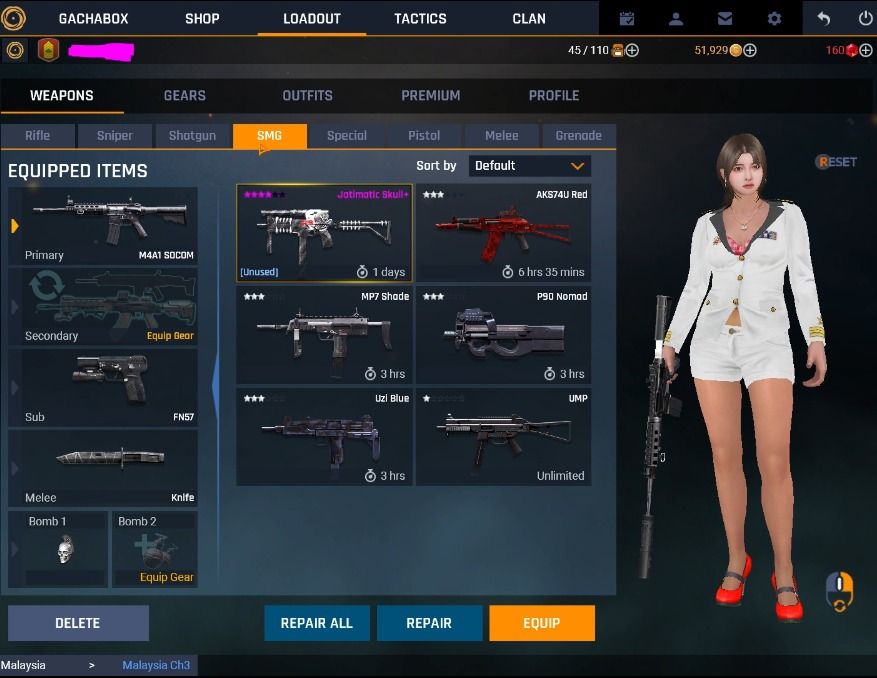Viewport: 877px width, 678px height.
Task: Select the Jatimatic Skull+ SMG
Action: pos(324,233)
